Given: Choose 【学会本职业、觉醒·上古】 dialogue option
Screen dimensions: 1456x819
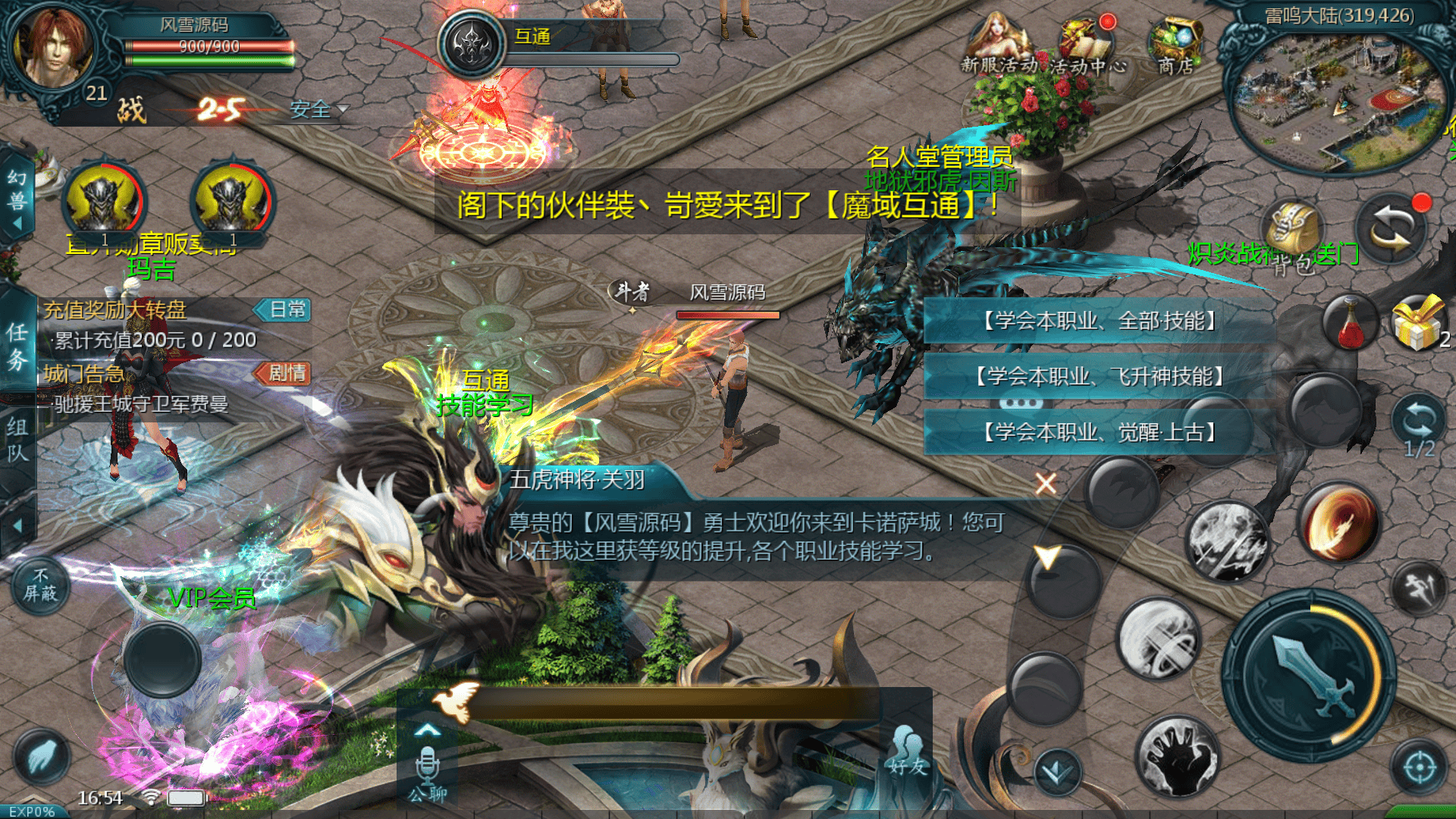Looking at the screenshot, I should [x=1099, y=432].
